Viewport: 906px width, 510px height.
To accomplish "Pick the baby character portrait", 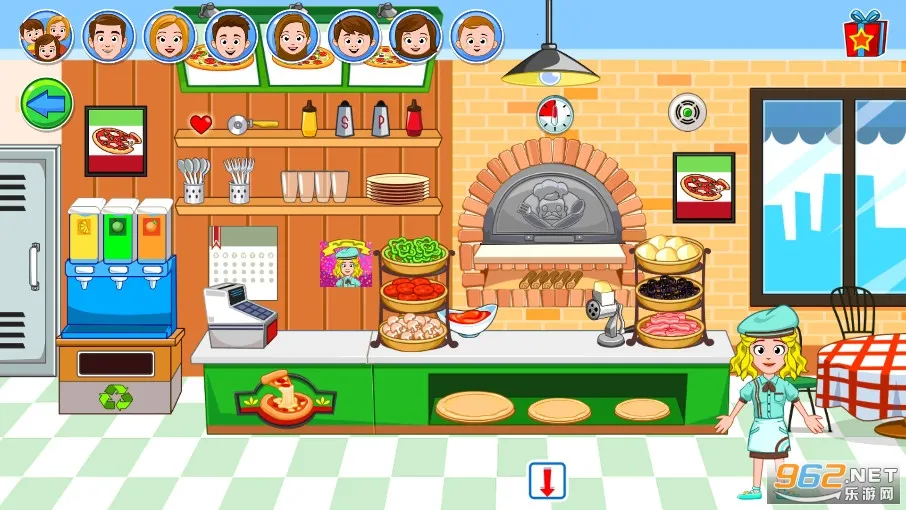I will (476, 36).
